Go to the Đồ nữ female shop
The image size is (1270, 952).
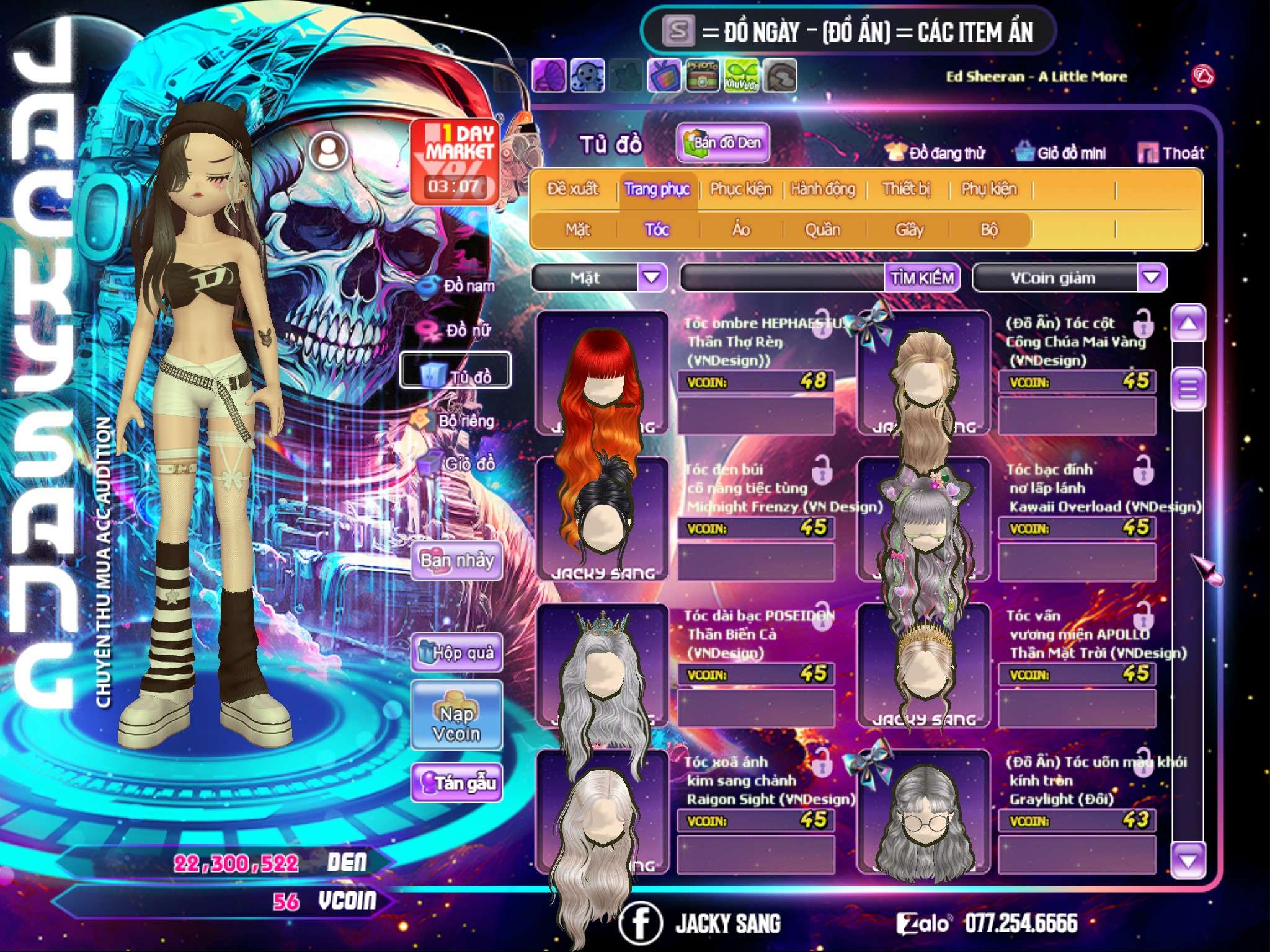[x=460, y=330]
